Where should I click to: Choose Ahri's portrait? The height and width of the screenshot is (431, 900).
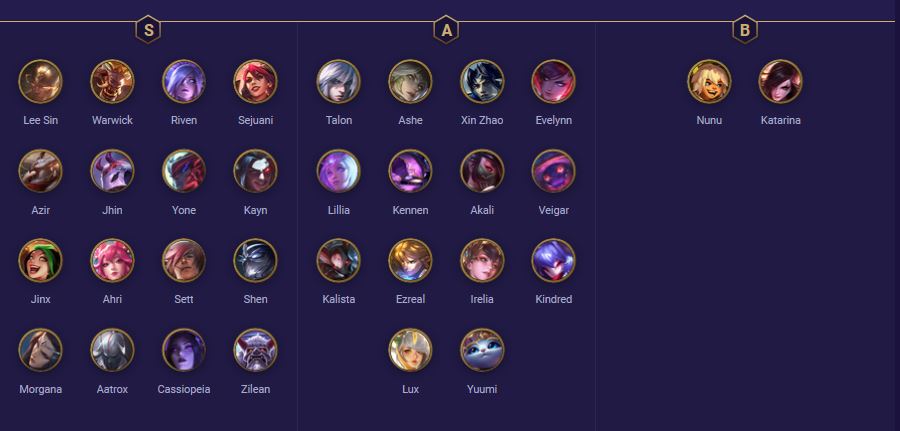pyautogui.click(x=112, y=260)
